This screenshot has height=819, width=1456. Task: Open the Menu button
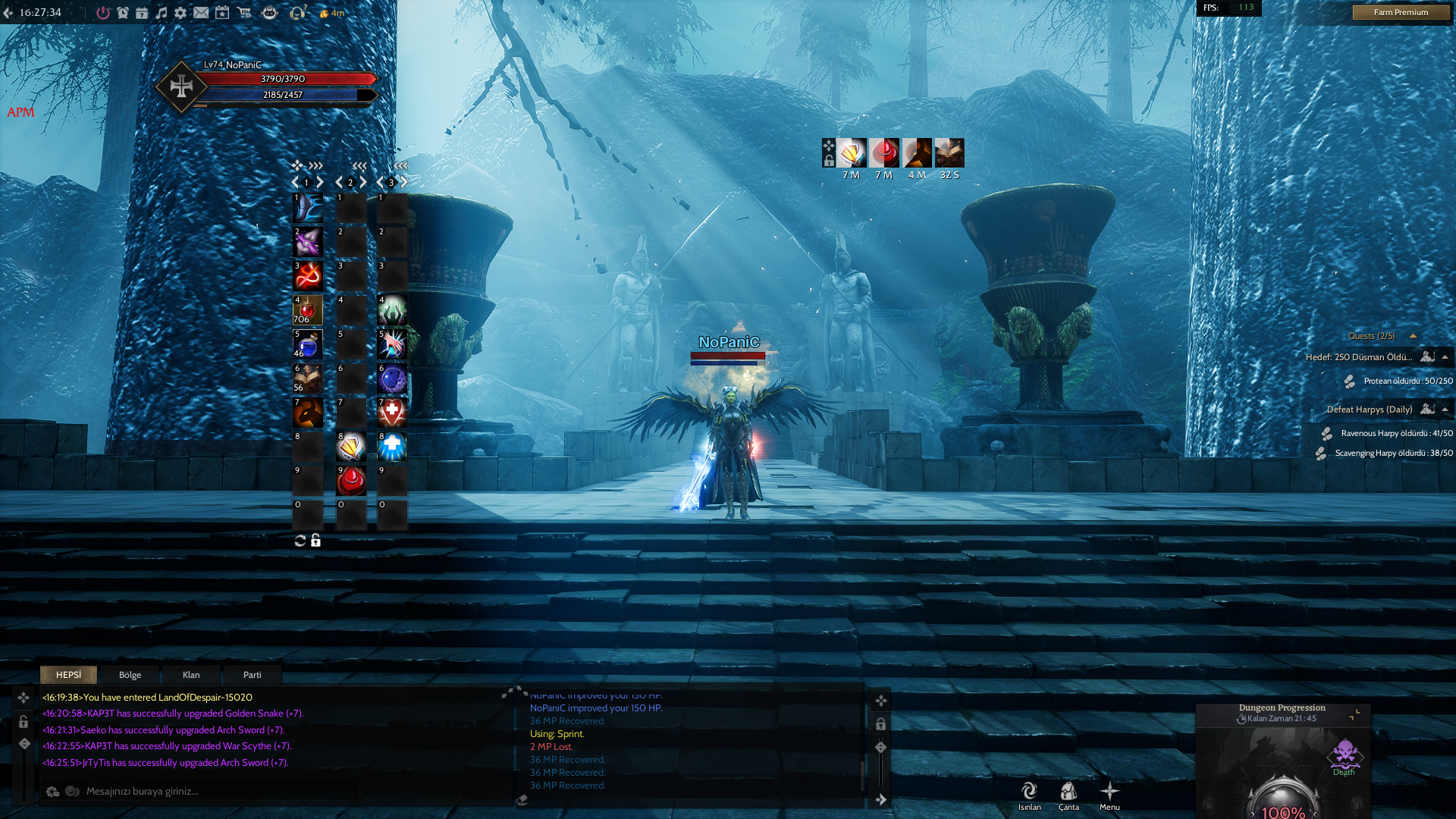[1109, 795]
